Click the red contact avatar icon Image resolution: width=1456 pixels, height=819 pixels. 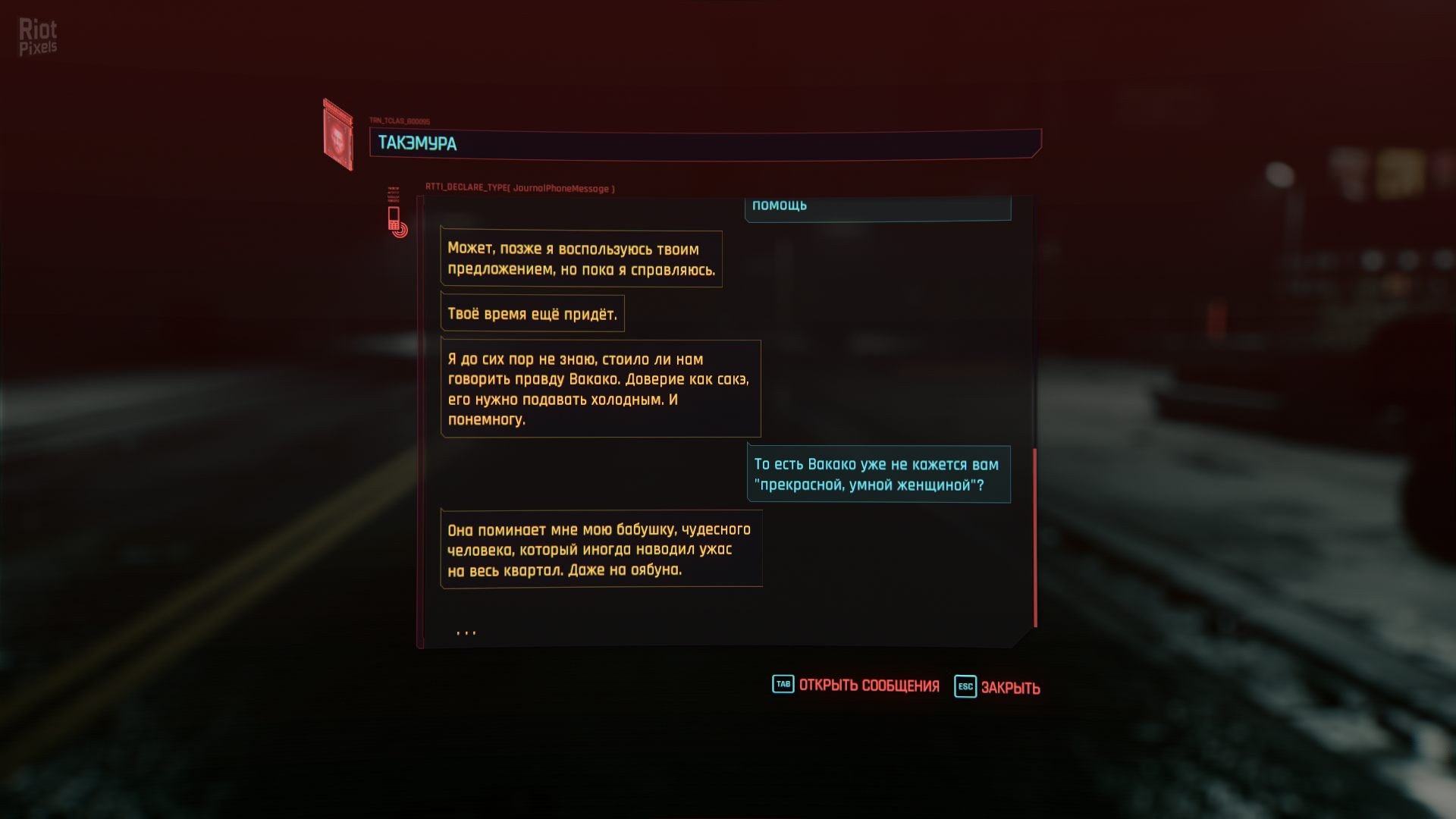point(337,136)
